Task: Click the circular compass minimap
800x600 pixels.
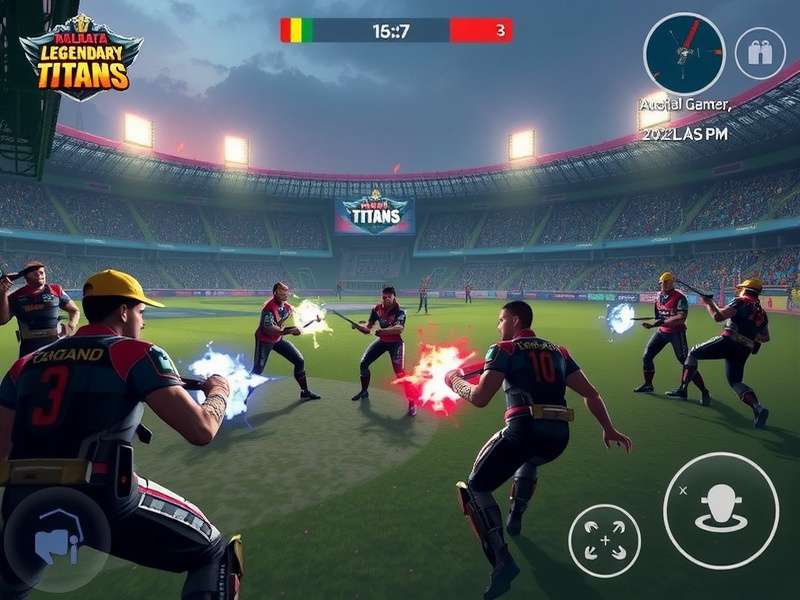Action: pos(684,53)
